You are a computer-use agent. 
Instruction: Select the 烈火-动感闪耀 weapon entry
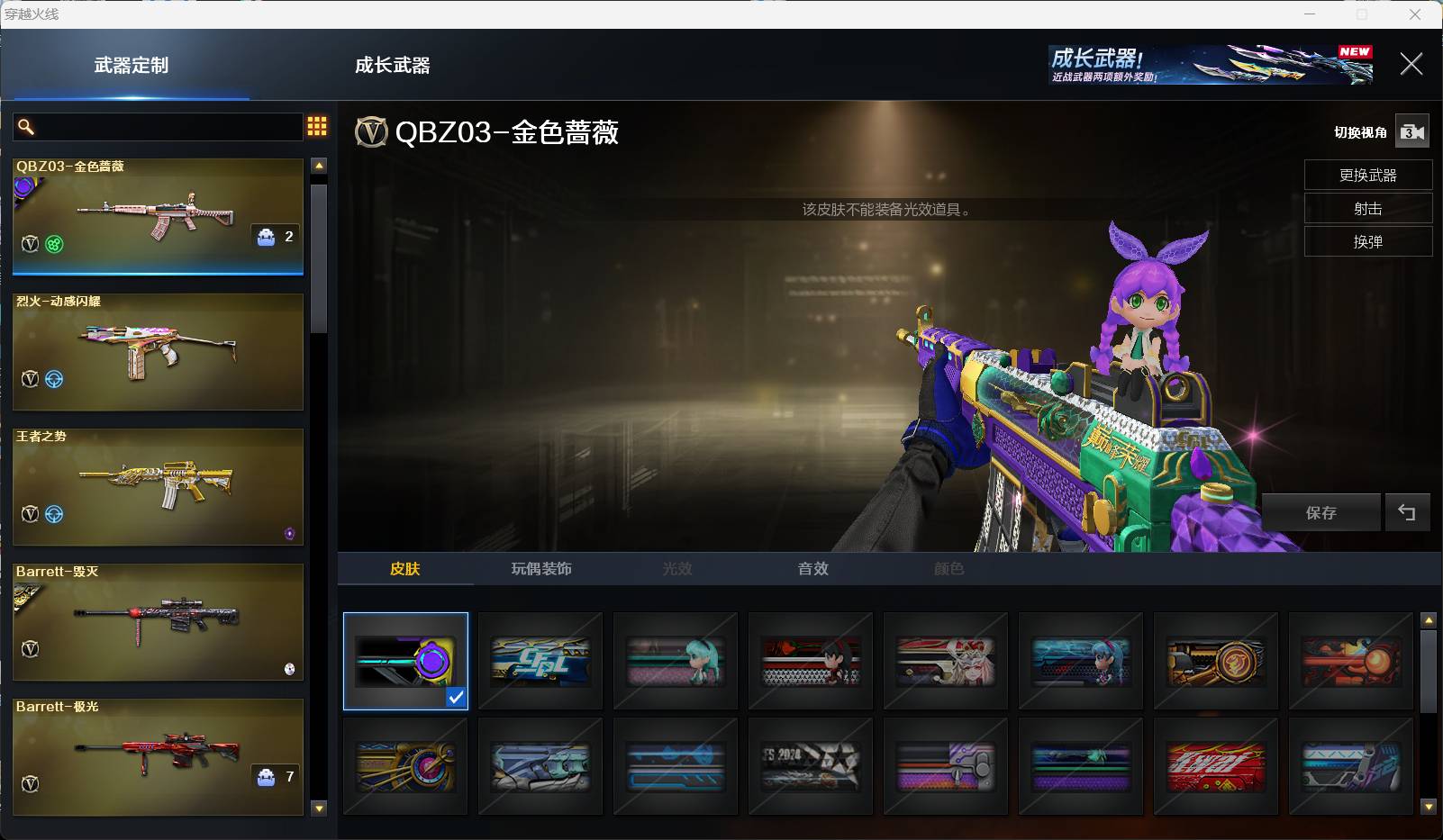click(158, 352)
